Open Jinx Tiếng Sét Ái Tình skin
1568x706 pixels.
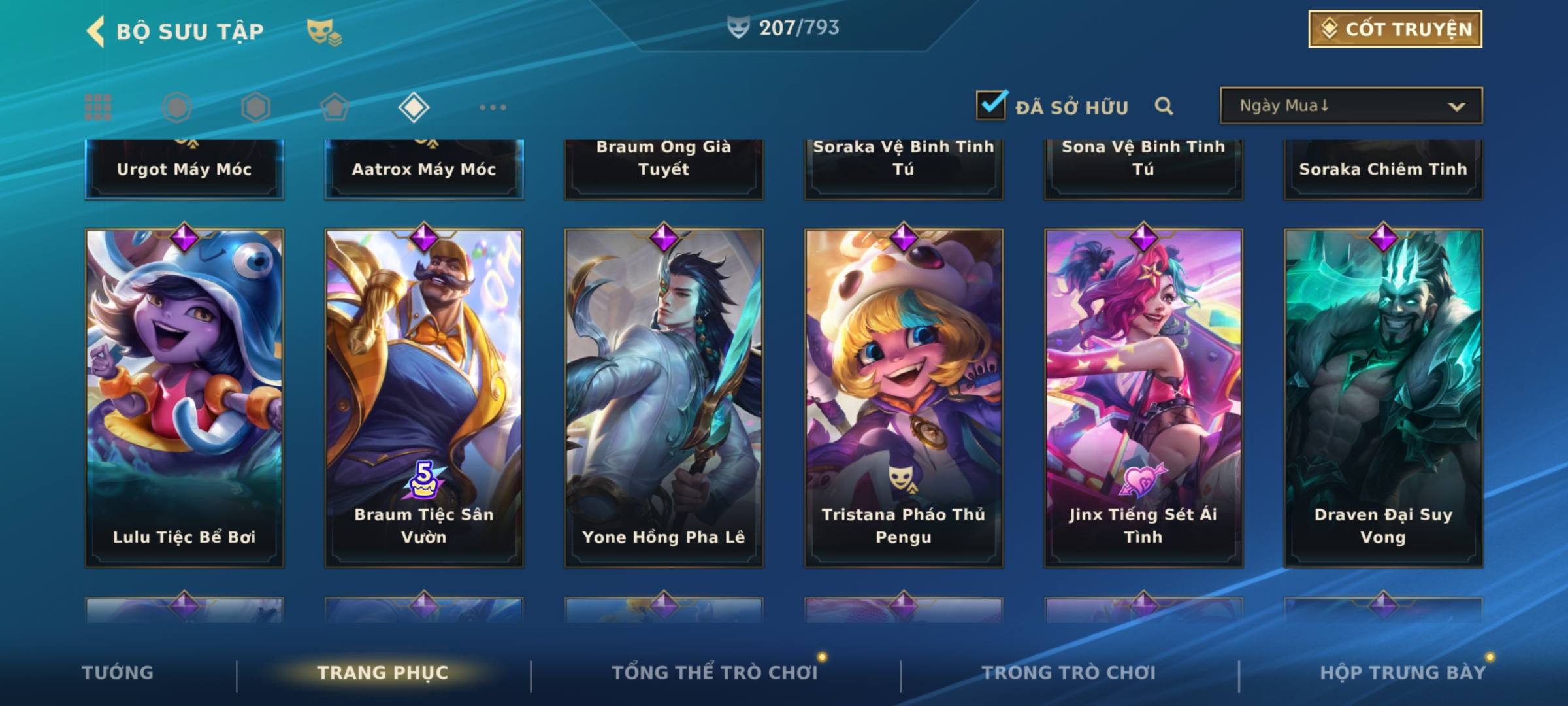pos(1143,397)
